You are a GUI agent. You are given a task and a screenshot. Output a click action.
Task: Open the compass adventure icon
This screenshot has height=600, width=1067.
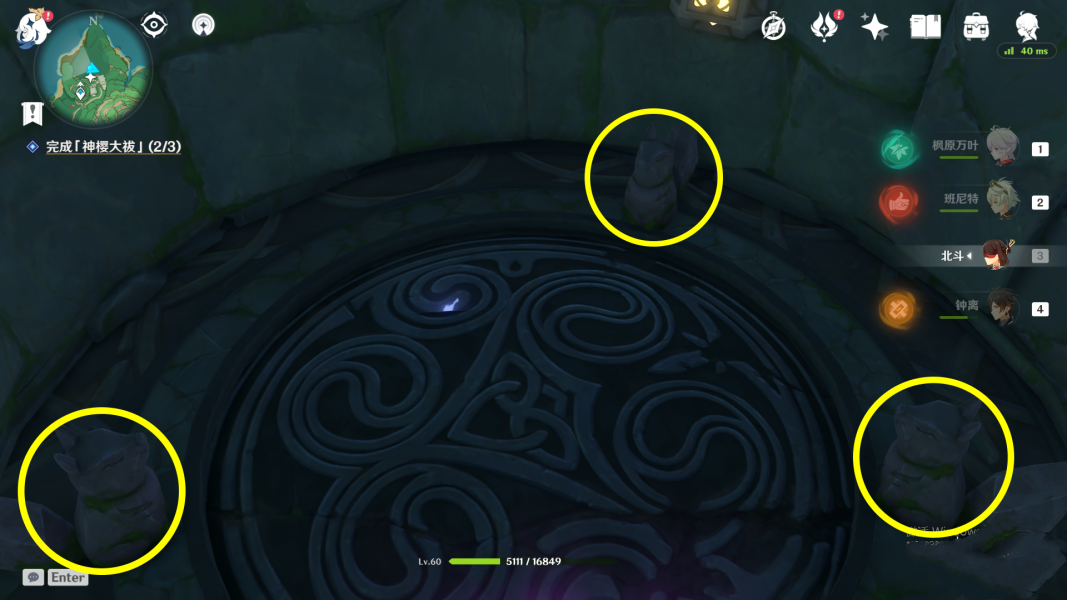pyautogui.click(x=773, y=28)
